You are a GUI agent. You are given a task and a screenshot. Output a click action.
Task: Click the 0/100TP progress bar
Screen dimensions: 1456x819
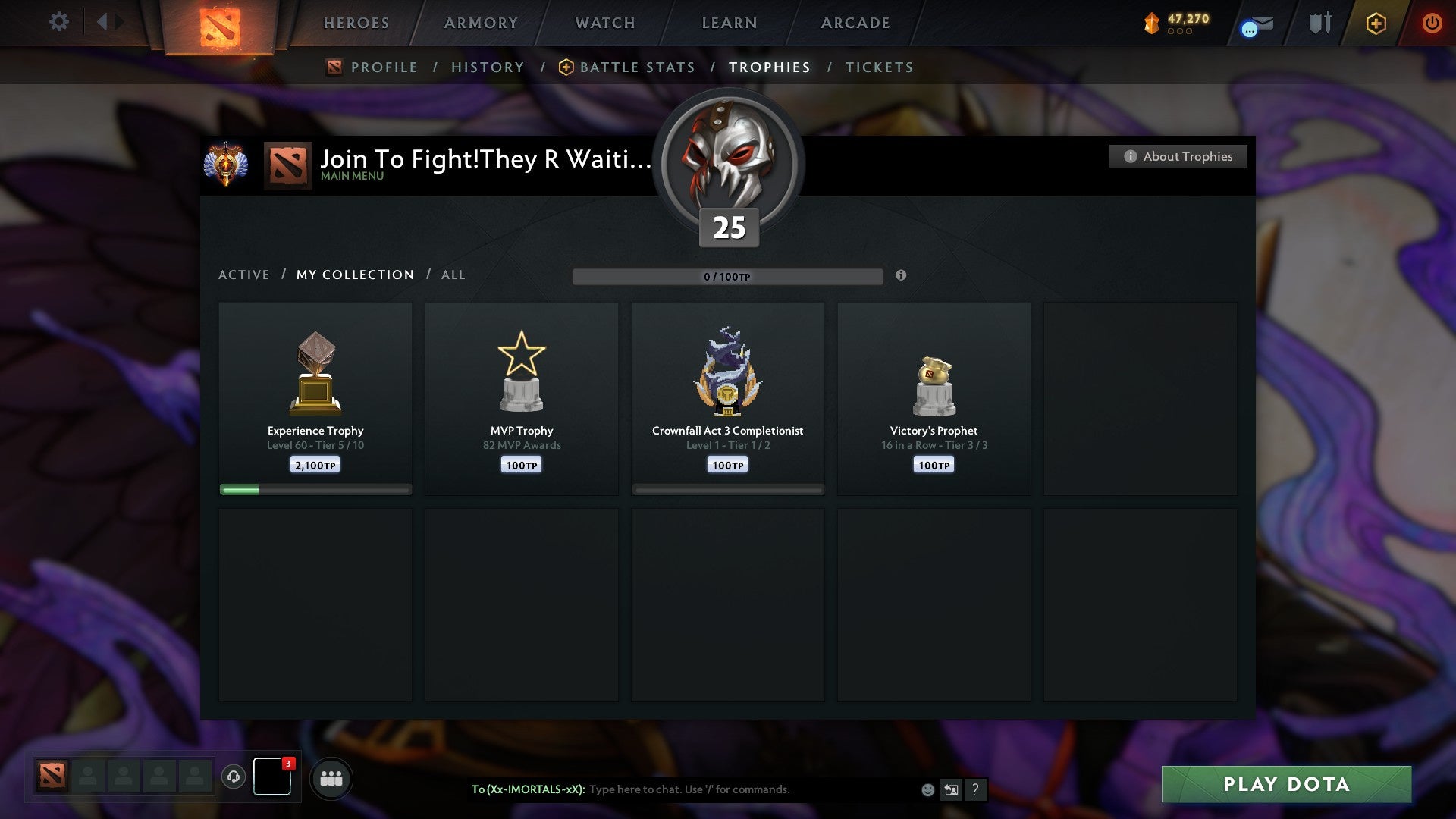tap(728, 276)
